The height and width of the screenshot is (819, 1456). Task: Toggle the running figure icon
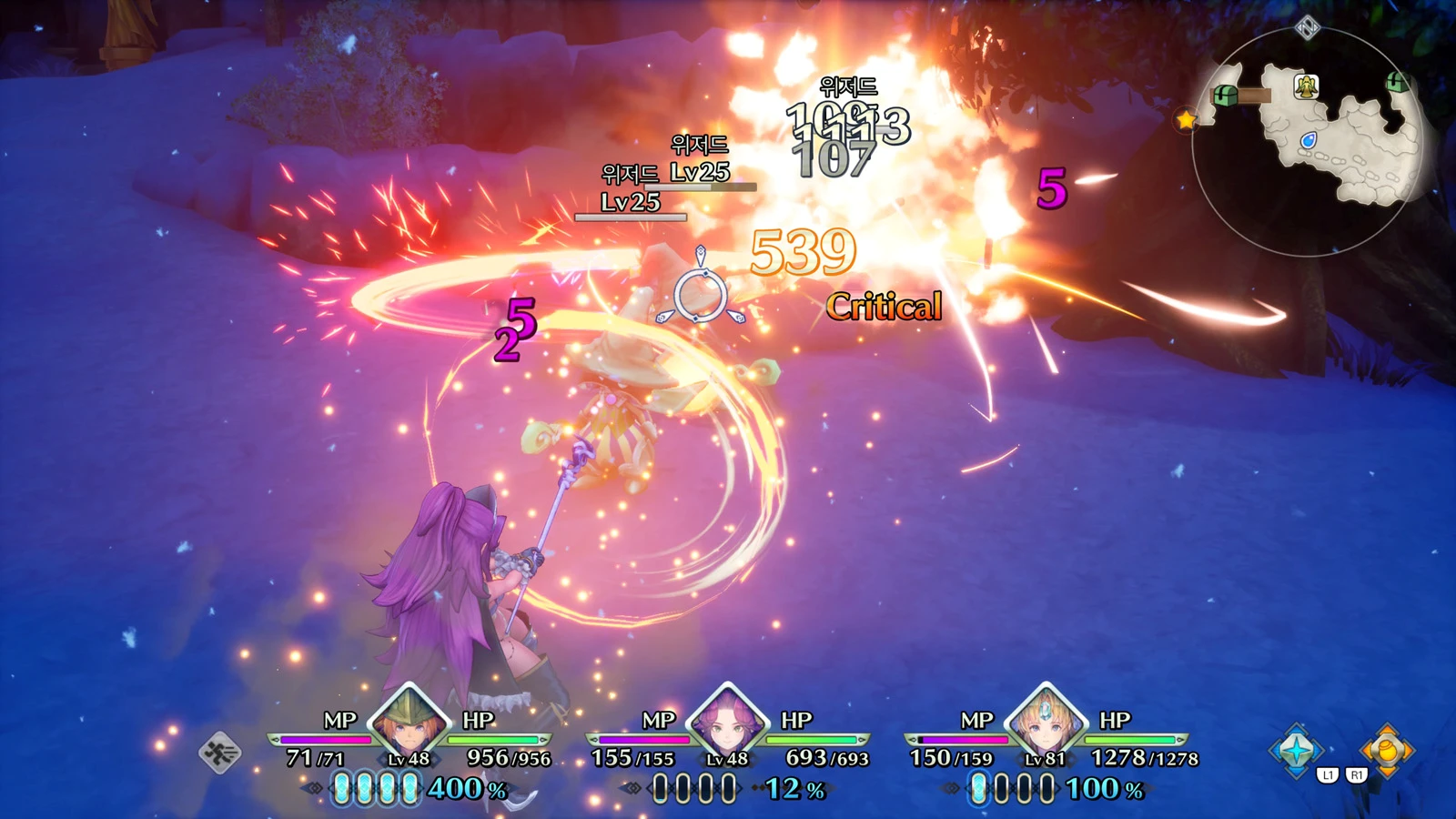219,753
